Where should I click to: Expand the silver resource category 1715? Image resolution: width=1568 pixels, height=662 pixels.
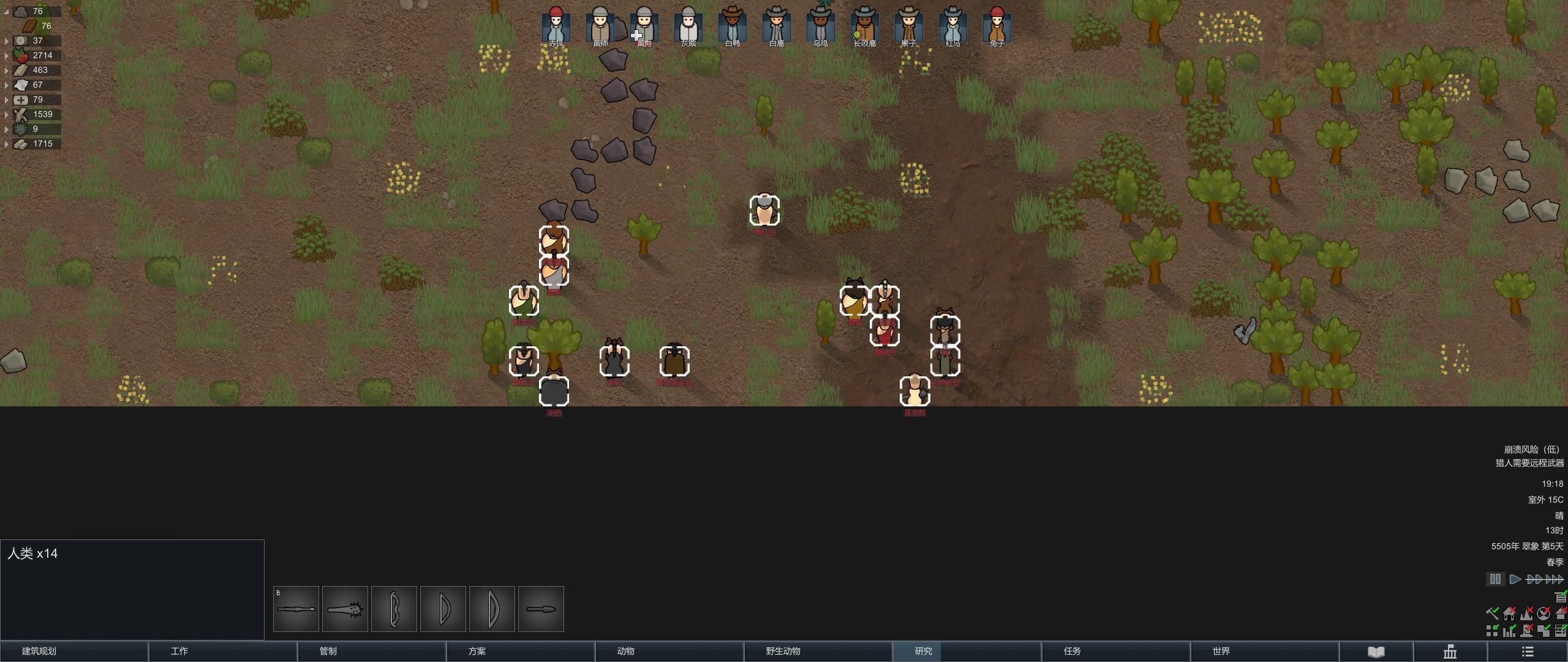coord(7,144)
